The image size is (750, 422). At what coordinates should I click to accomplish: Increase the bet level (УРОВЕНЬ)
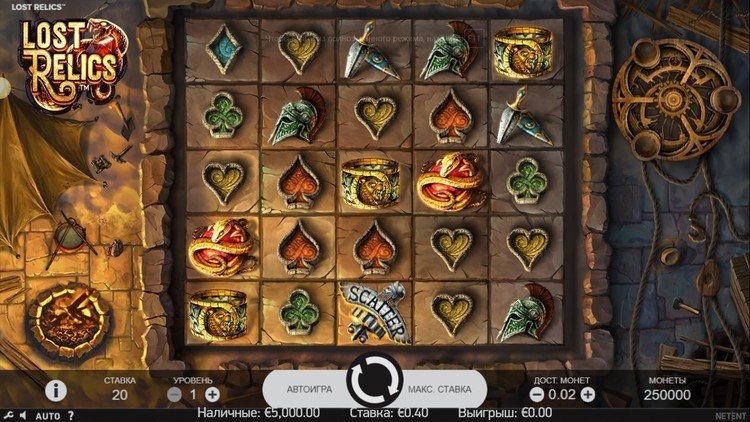212,395
